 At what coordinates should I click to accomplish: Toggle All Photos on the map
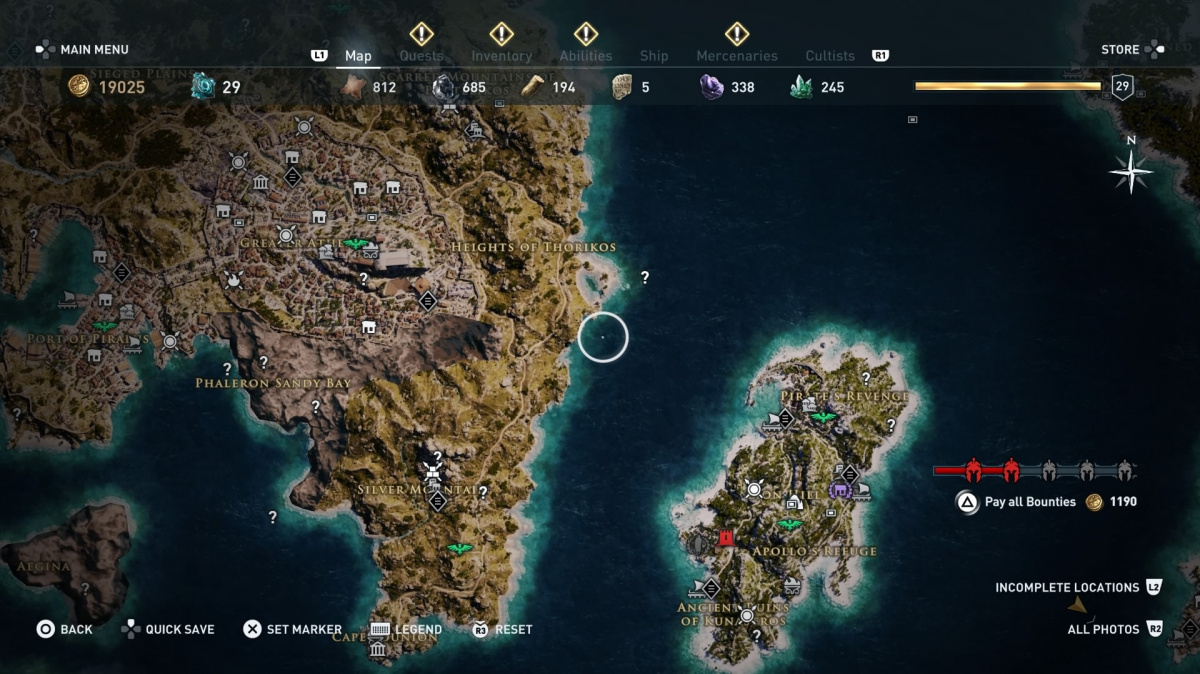1103,629
